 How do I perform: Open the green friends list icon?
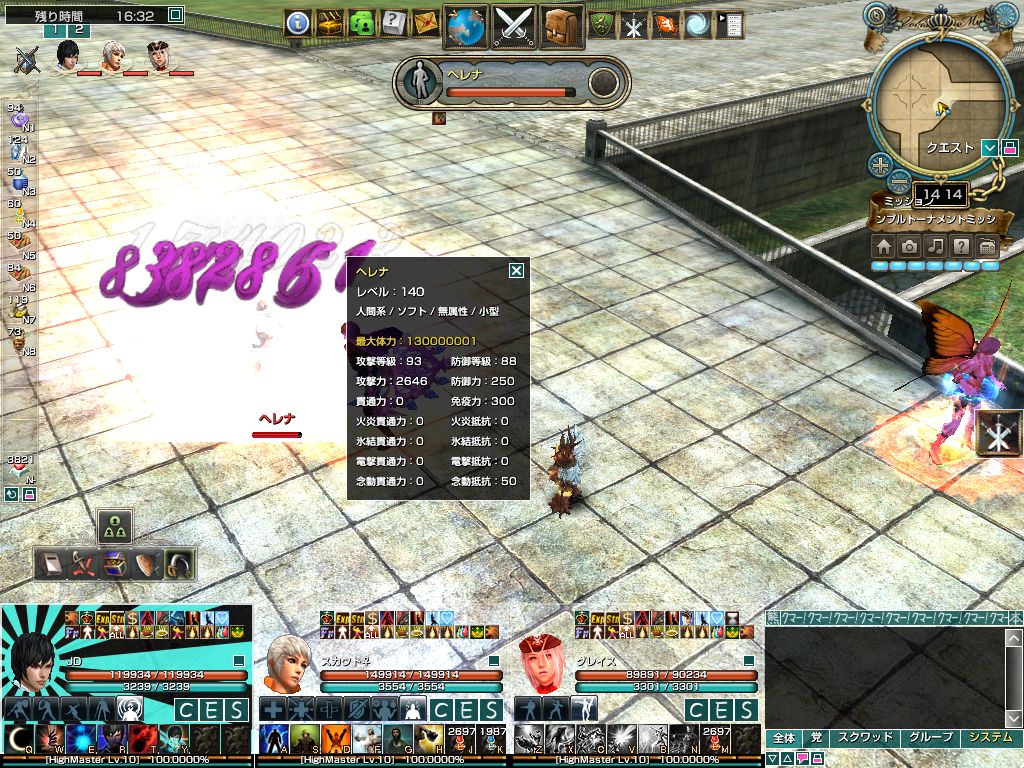[362, 23]
